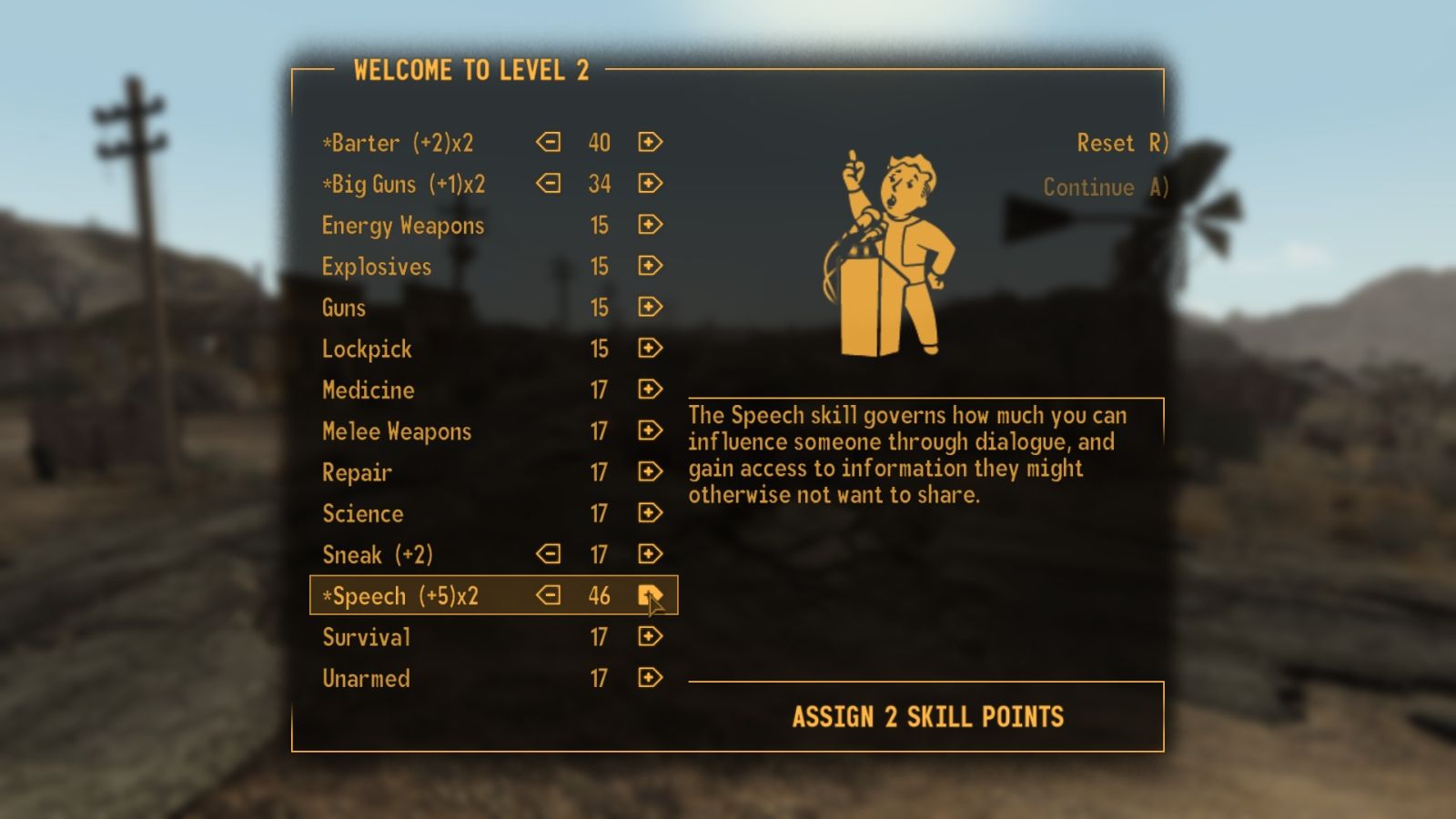Increase the Melee Weapons skill
This screenshot has width=1456, height=819.
650,430
